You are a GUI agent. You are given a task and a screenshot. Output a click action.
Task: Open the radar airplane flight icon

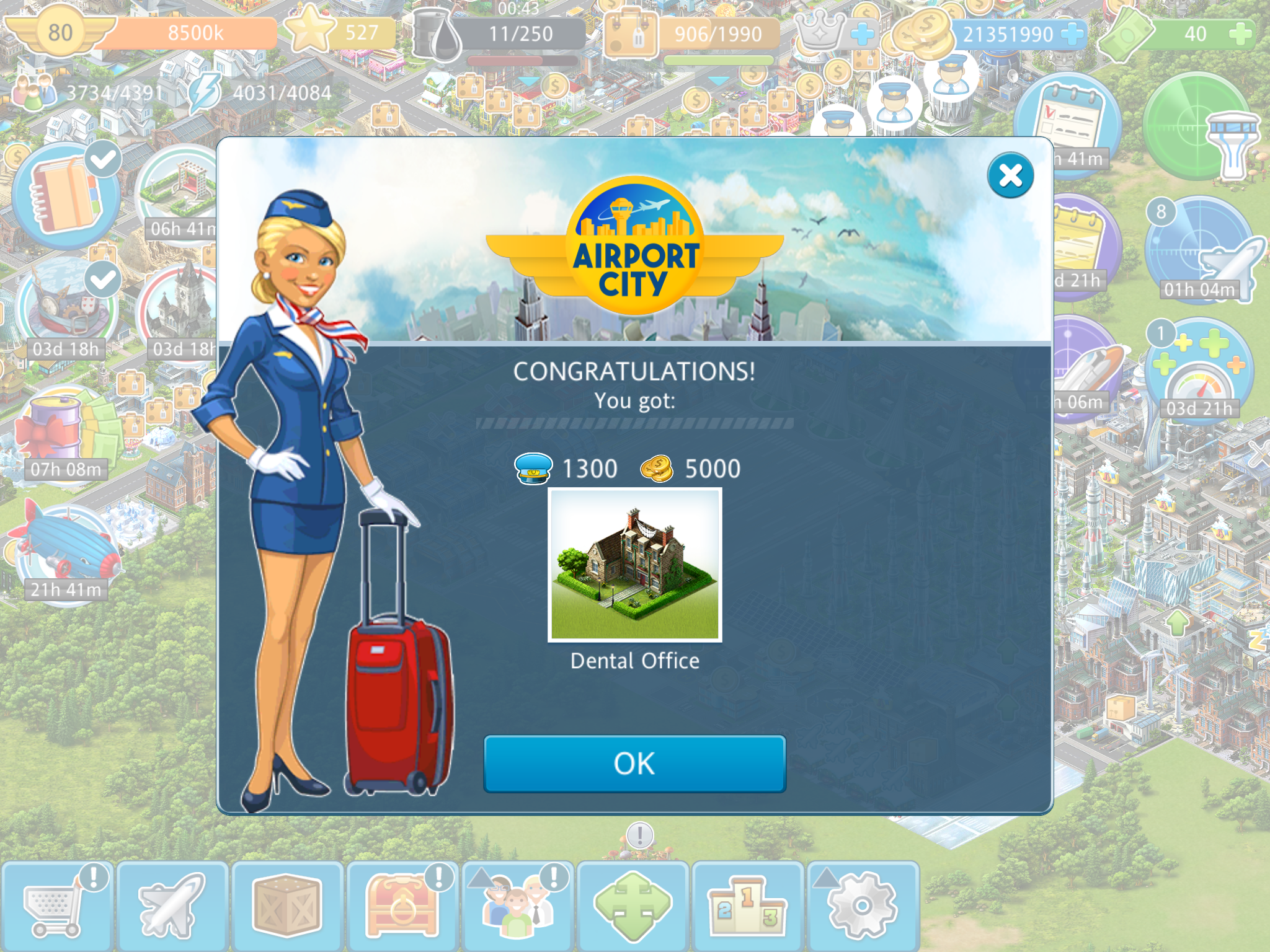(1200, 251)
